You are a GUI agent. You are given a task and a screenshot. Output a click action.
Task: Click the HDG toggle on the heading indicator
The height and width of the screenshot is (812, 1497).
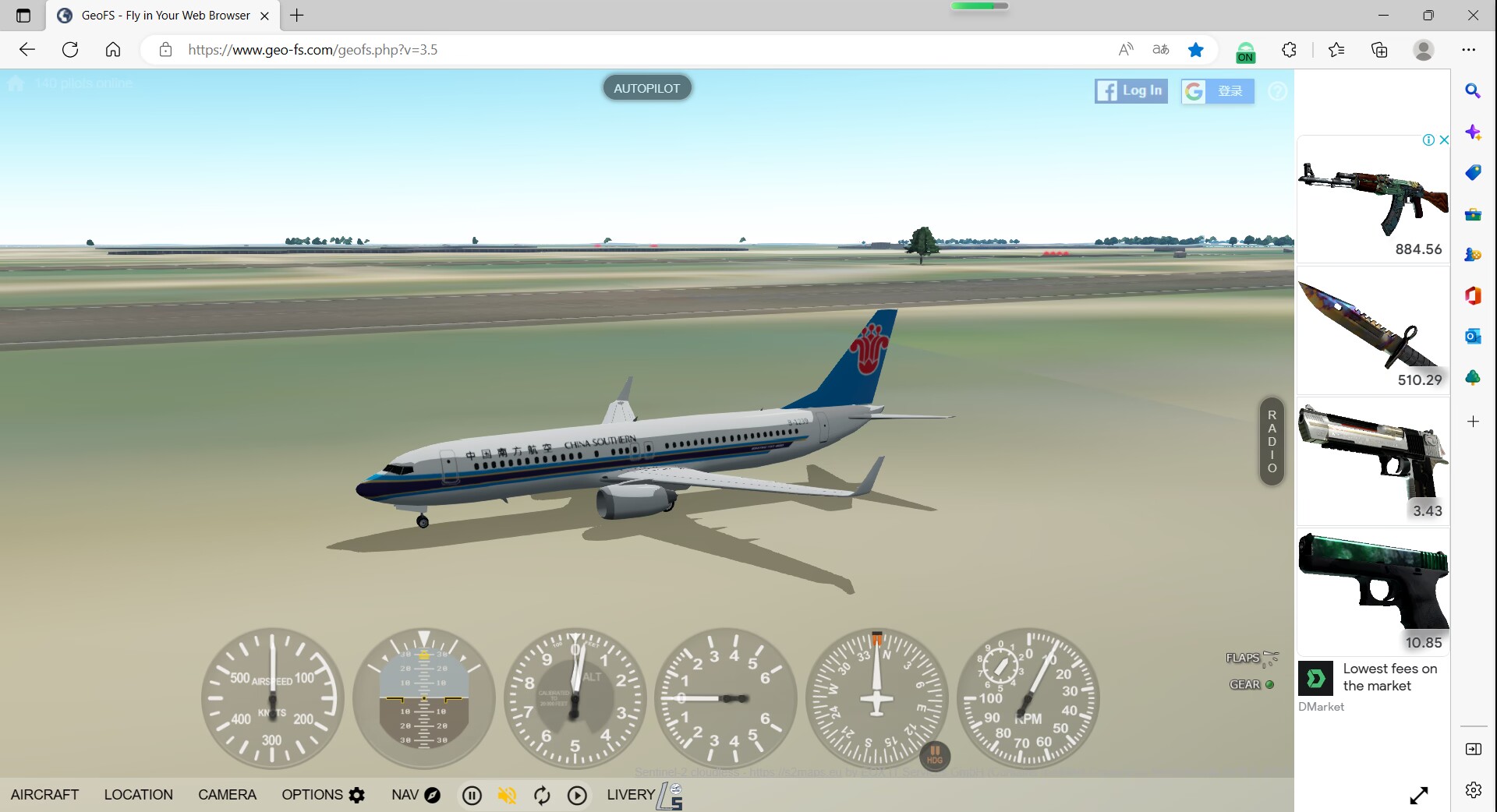(934, 756)
